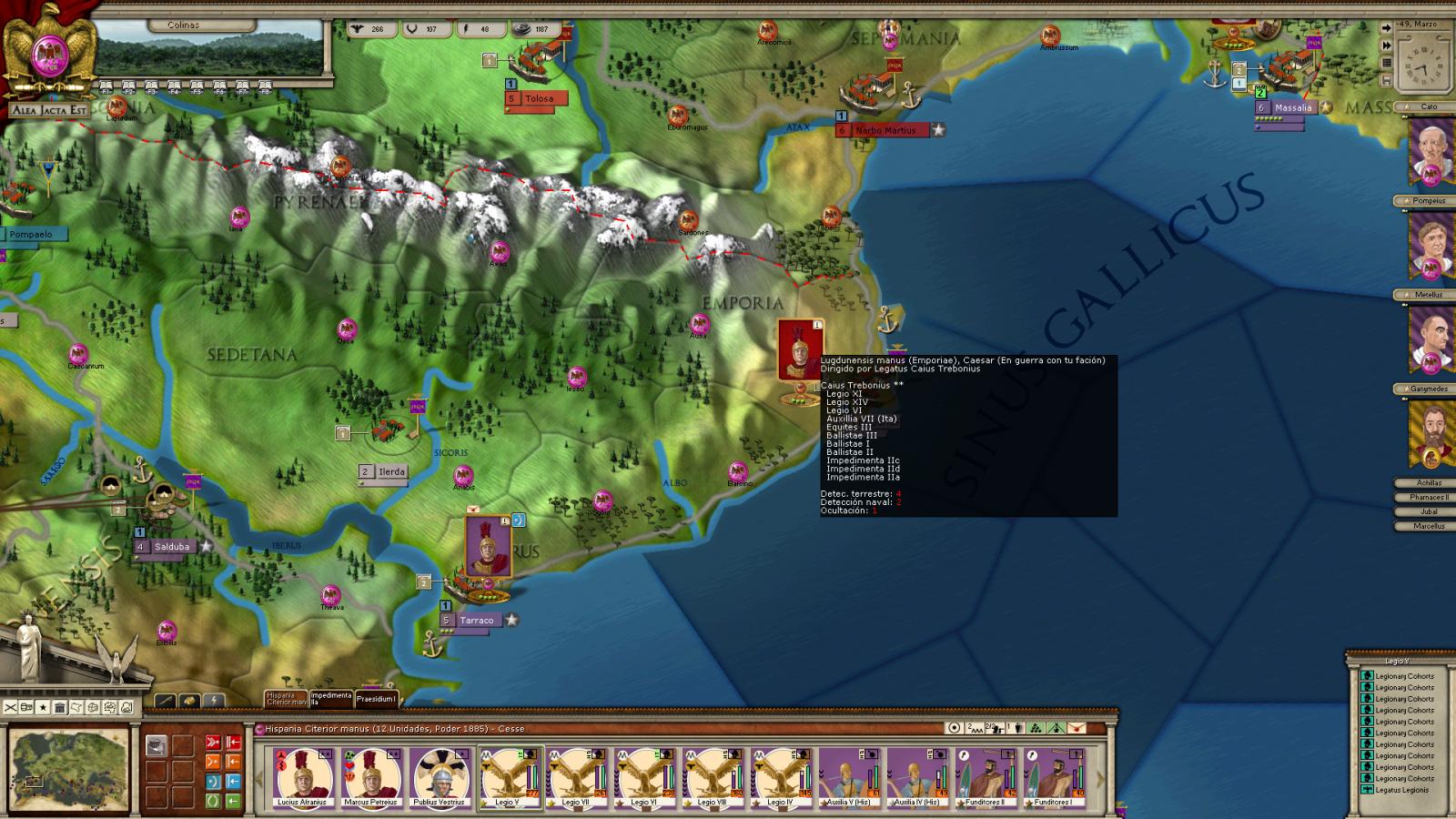Switch to Hispania Citerior manus tab
The width and height of the screenshot is (1456, 819).
click(286, 699)
